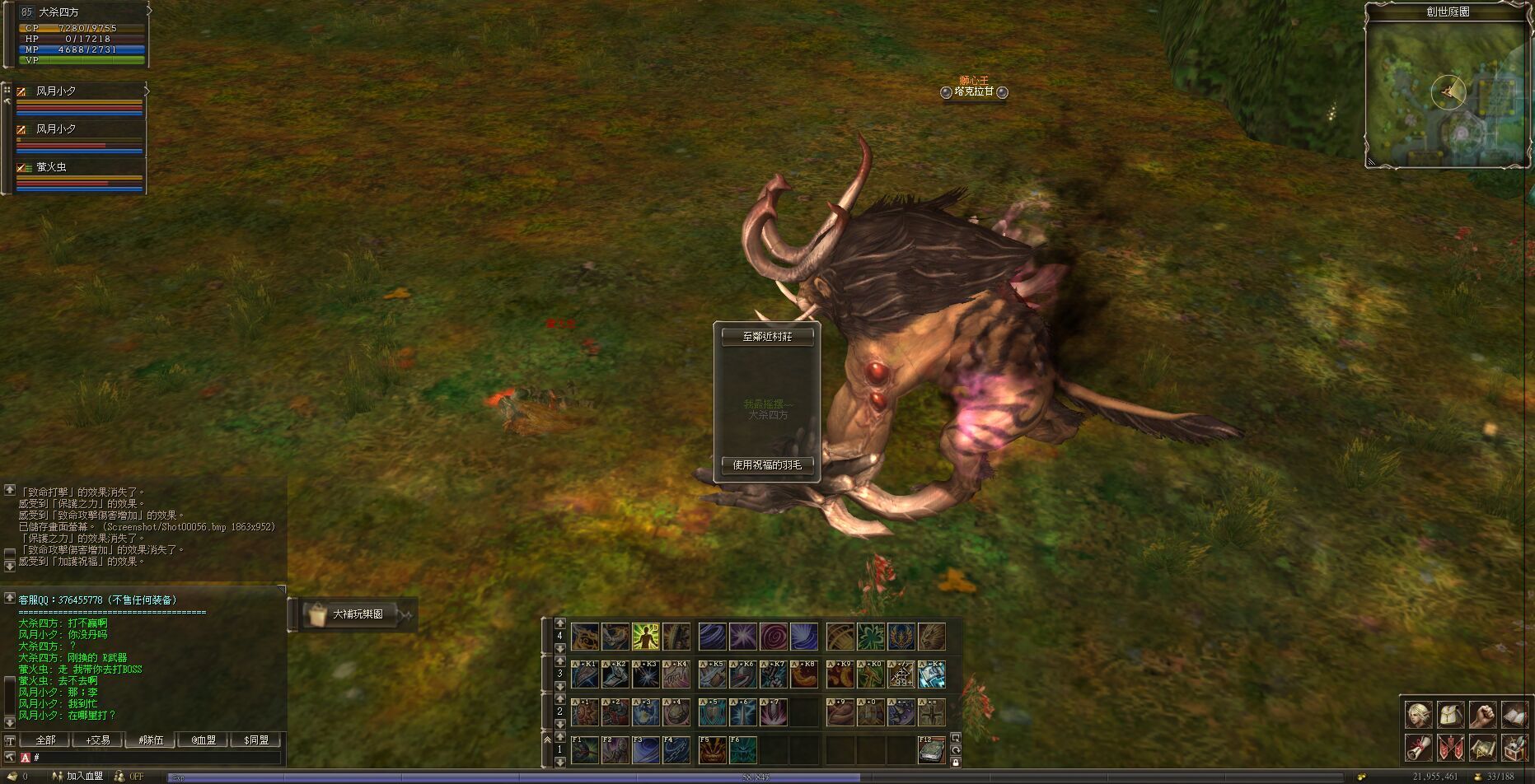Open the actions fist icon
1535x784 pixels.
pos(1482,715)
